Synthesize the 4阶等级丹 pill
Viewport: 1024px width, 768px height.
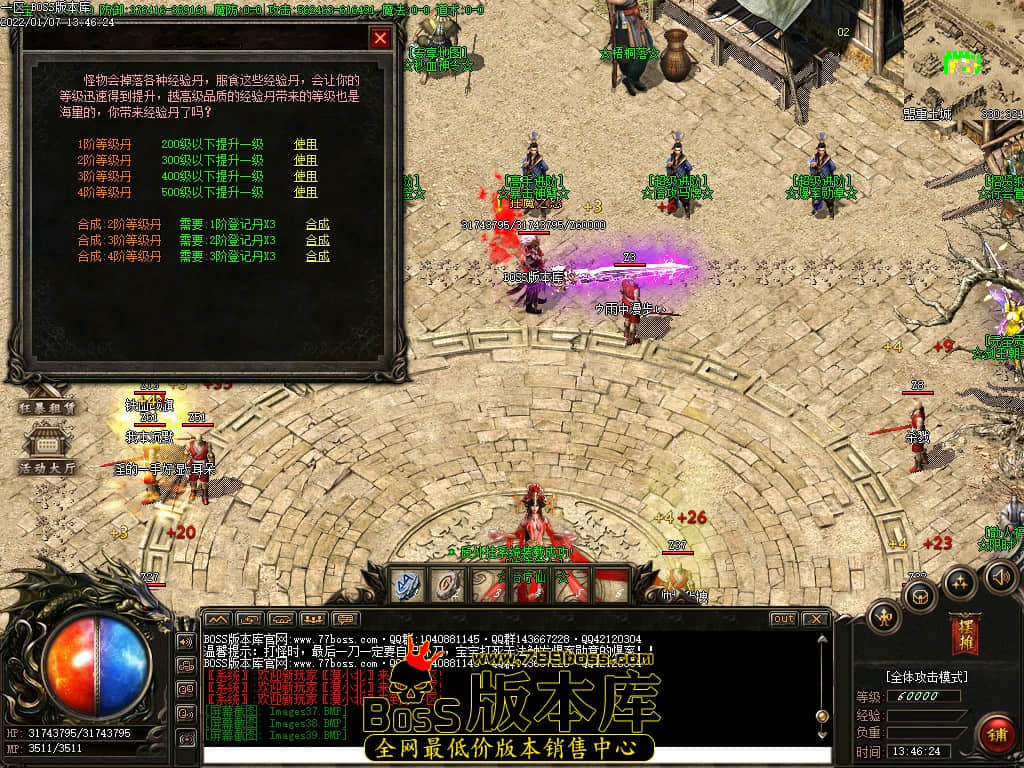tap(317, 256)
